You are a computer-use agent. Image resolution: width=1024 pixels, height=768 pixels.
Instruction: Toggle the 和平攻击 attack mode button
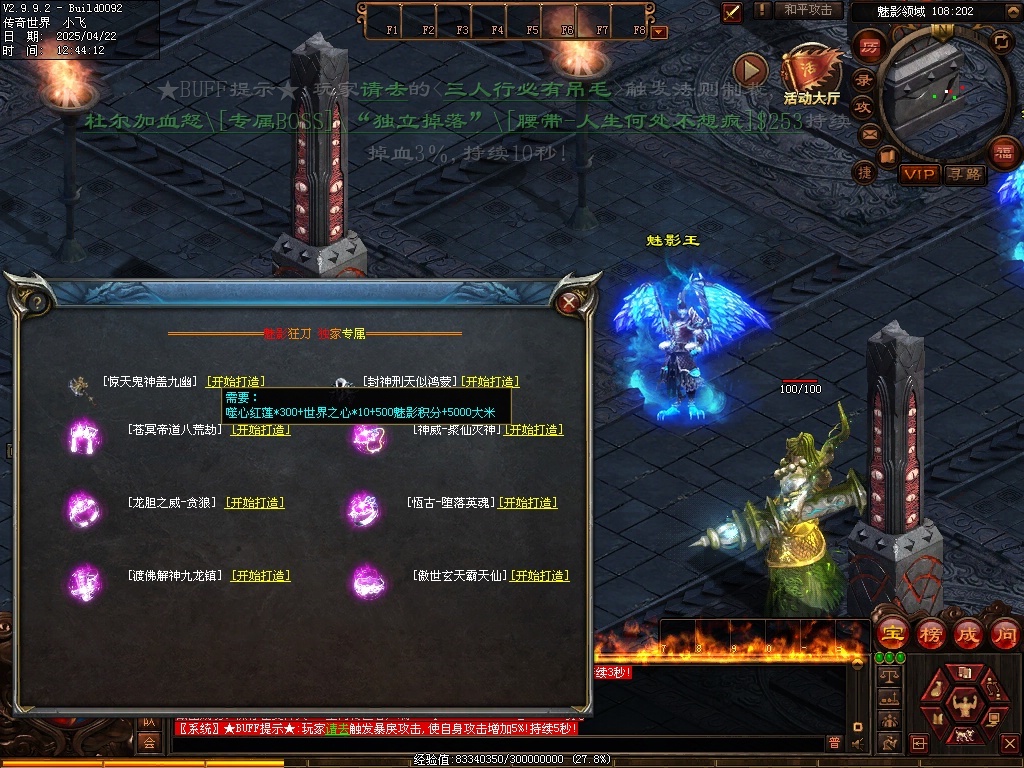click(808, 10)
